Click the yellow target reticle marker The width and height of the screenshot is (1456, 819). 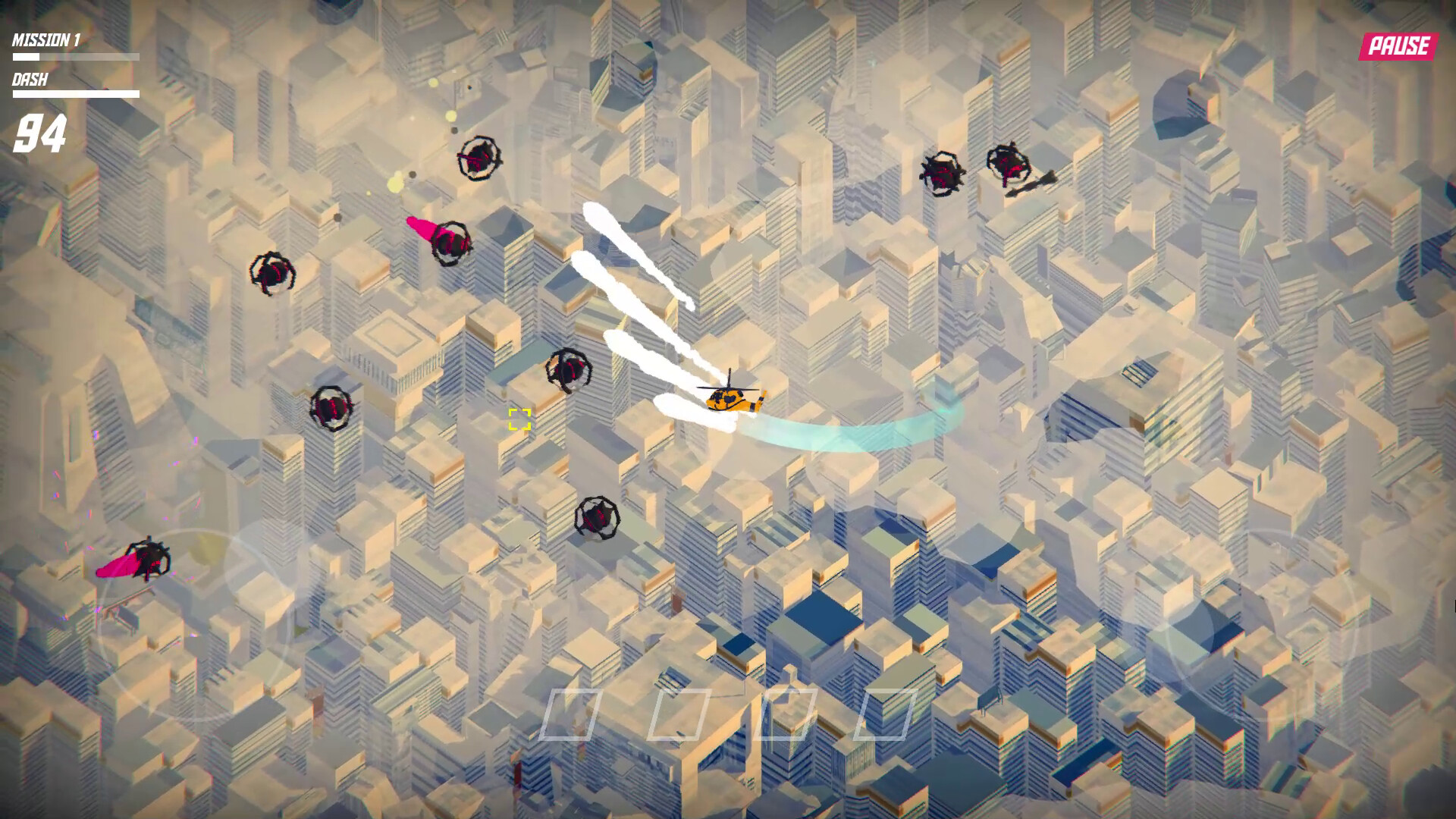coord(518,420)
